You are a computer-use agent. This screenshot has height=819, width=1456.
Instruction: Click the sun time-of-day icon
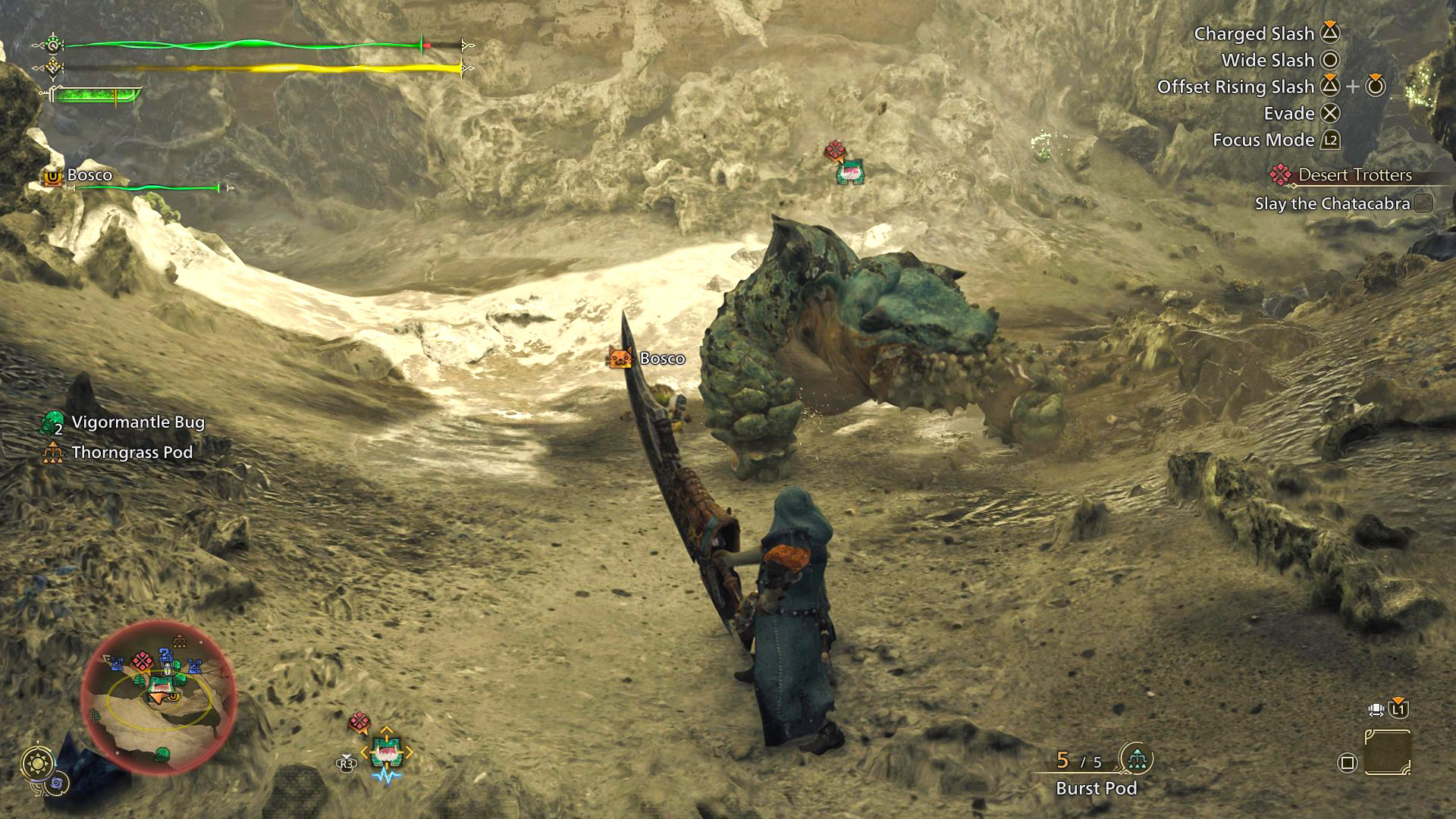click(x=36, y=762)
